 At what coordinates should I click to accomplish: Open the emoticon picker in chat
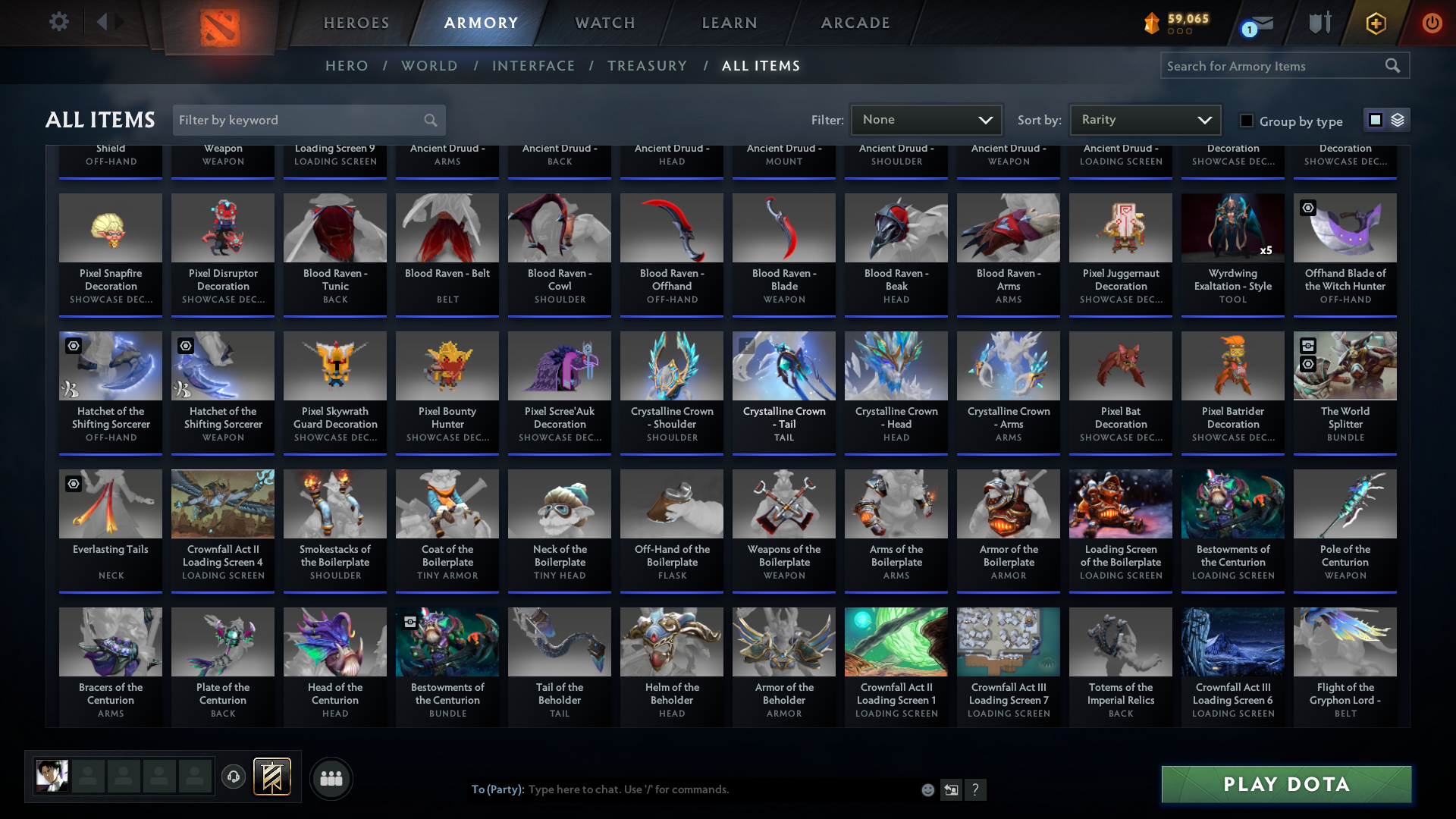[927, 789]
